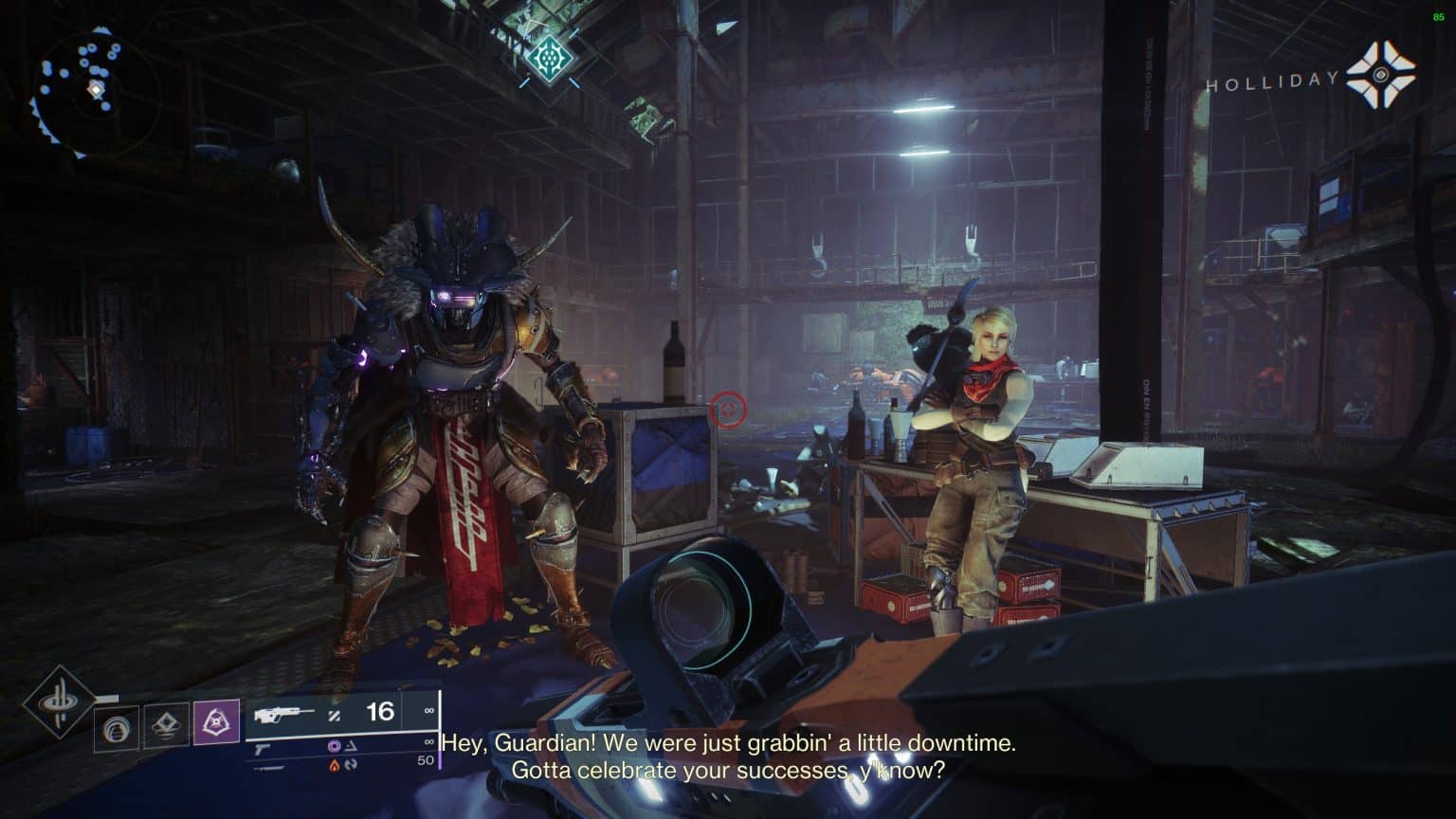Select the teal diamond objective marker
This screenshot has width=1456, height=819.
tap(549, 59)
